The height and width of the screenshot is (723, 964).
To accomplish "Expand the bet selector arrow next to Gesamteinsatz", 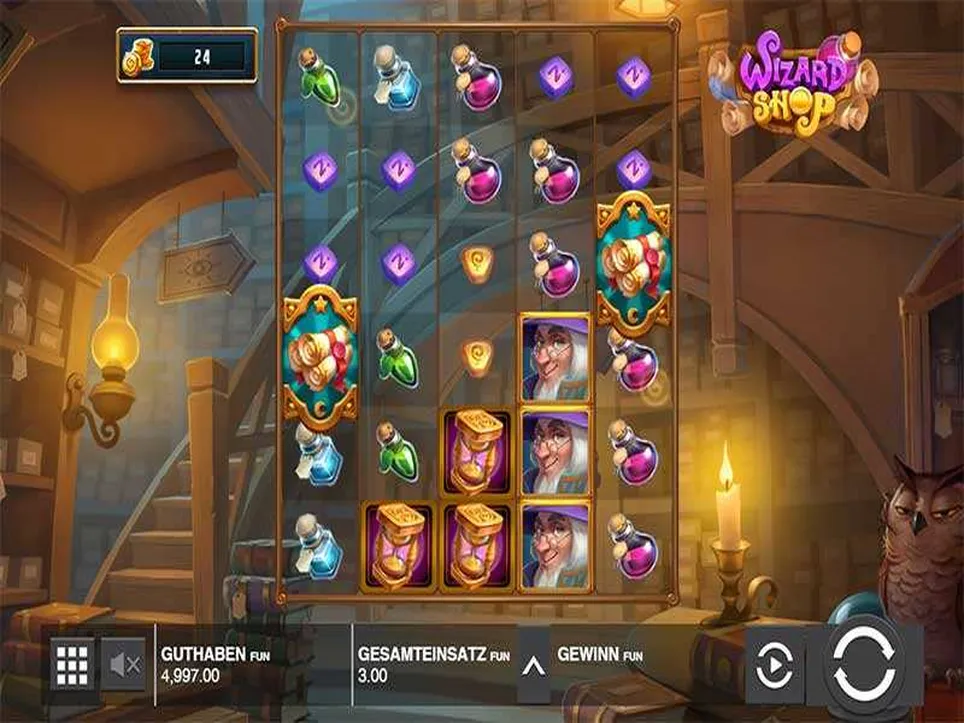I will click(533, 663).
